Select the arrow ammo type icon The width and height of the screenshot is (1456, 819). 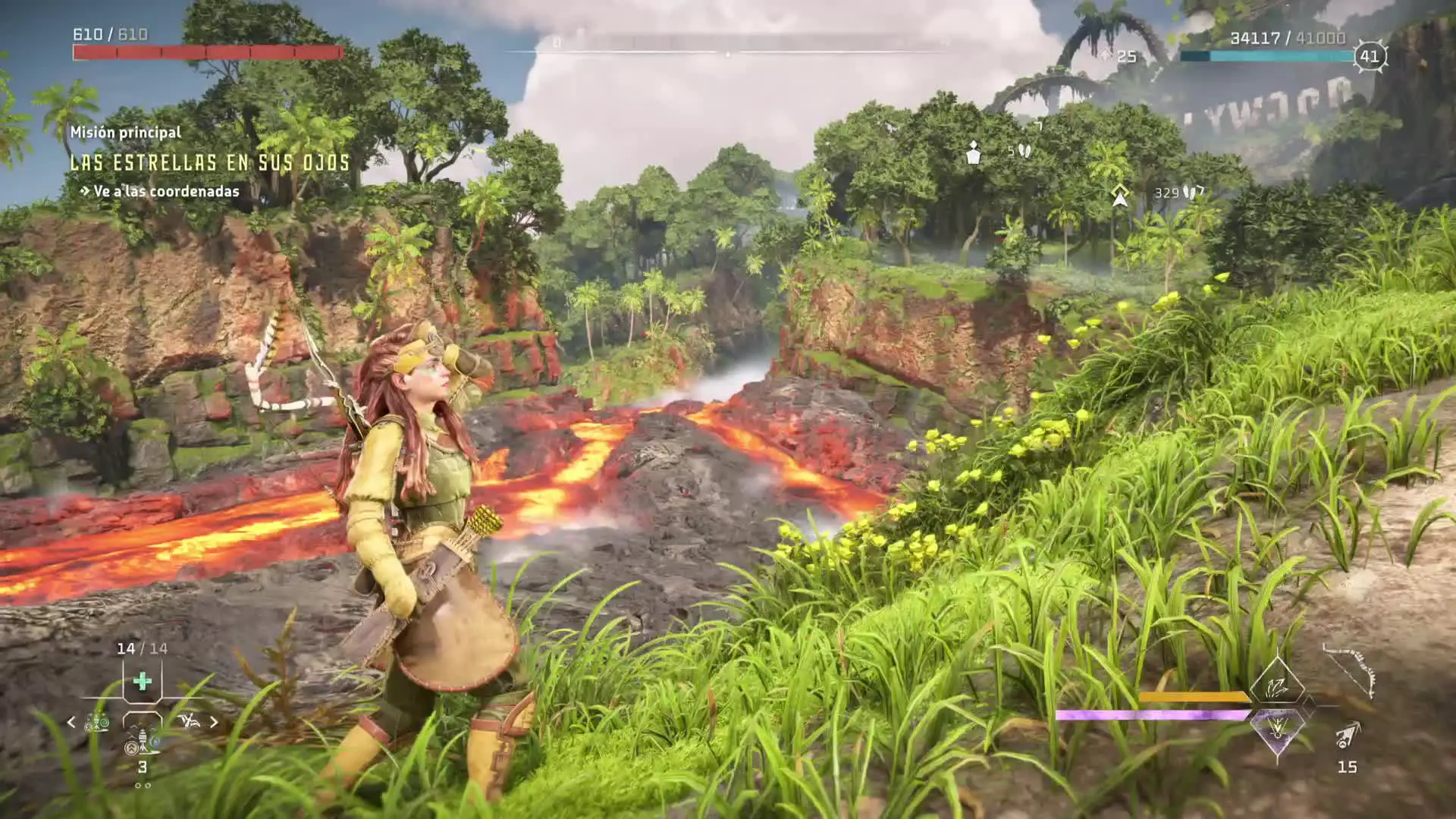tap(1348, 736)
